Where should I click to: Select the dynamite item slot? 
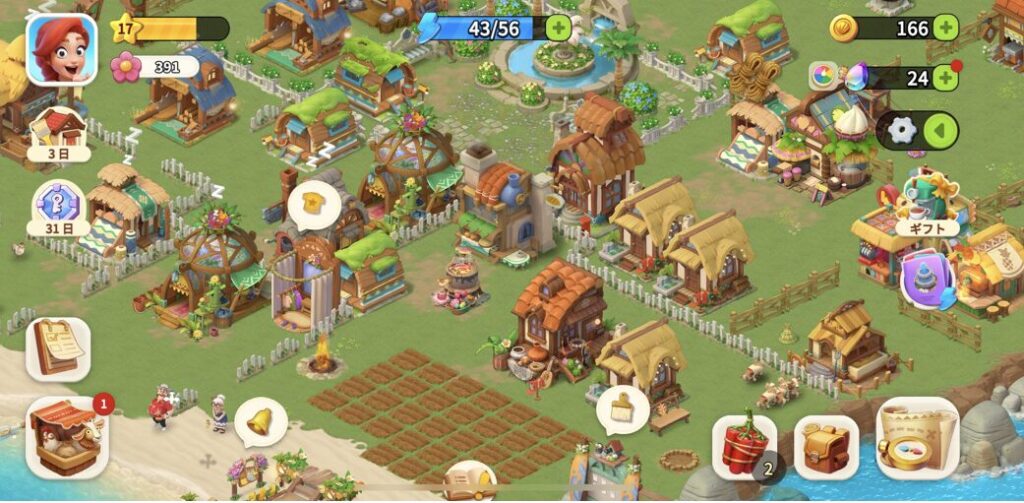click(x=745, y=446)
